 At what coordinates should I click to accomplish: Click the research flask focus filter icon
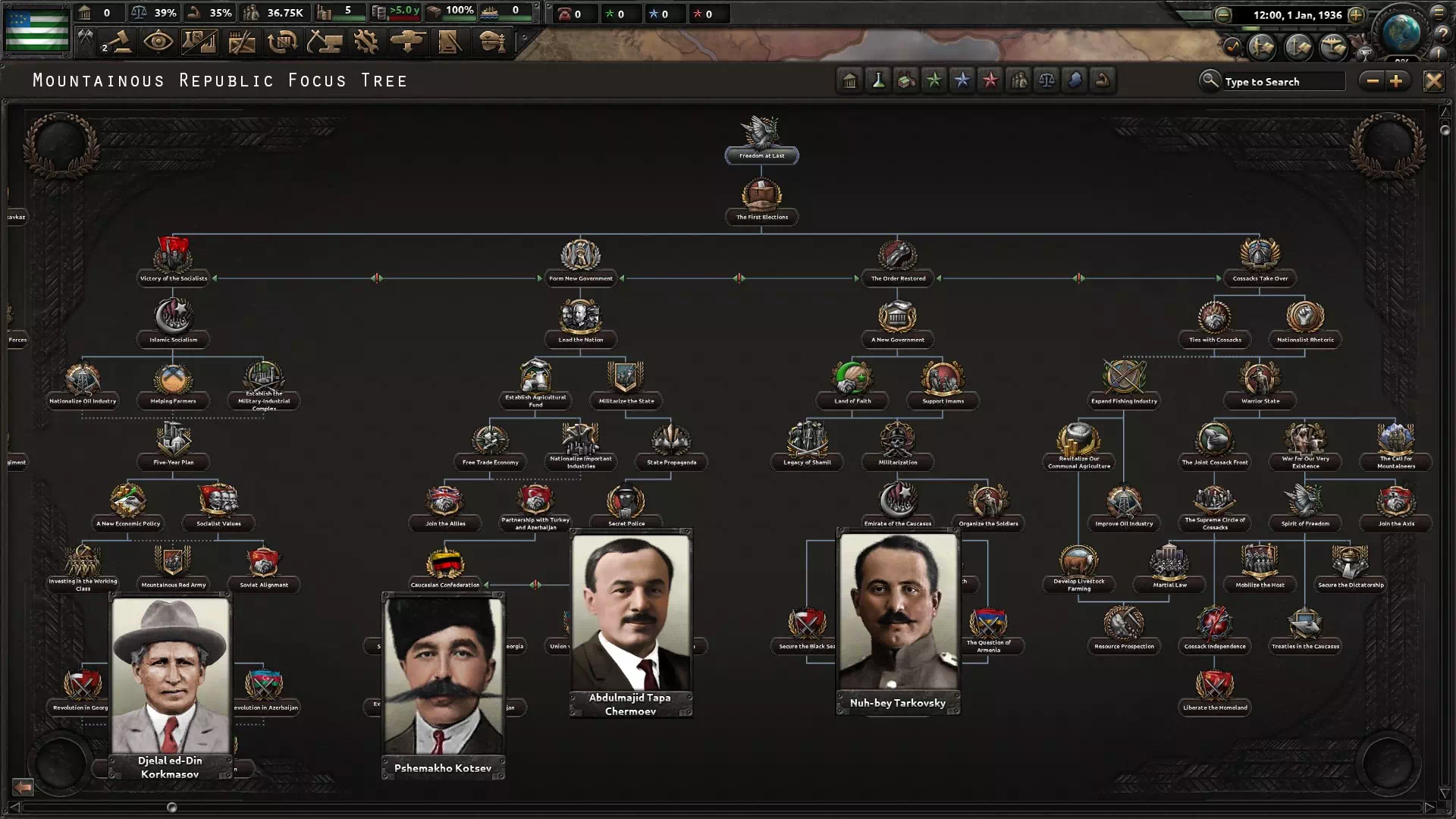(877, 80)
